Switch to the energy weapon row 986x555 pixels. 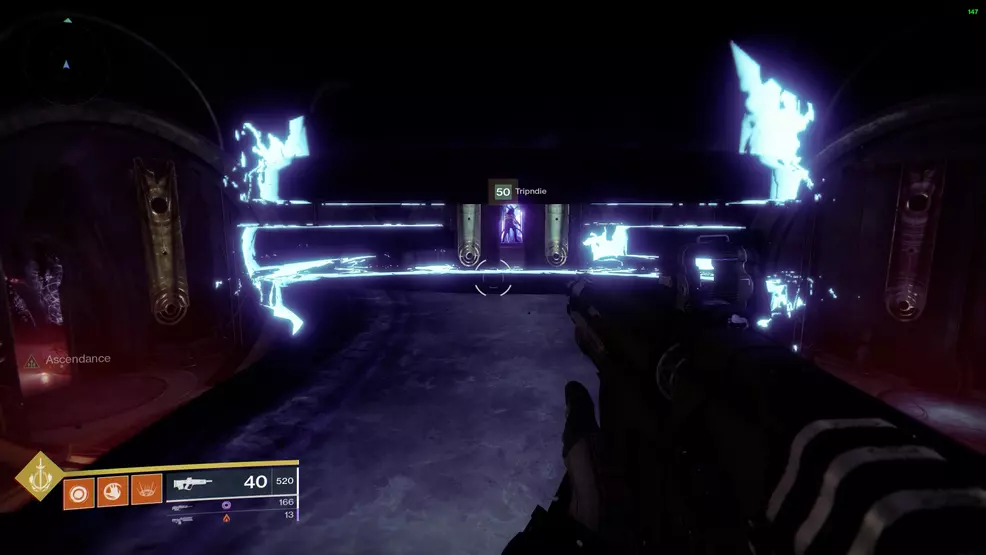click(232, 503)
